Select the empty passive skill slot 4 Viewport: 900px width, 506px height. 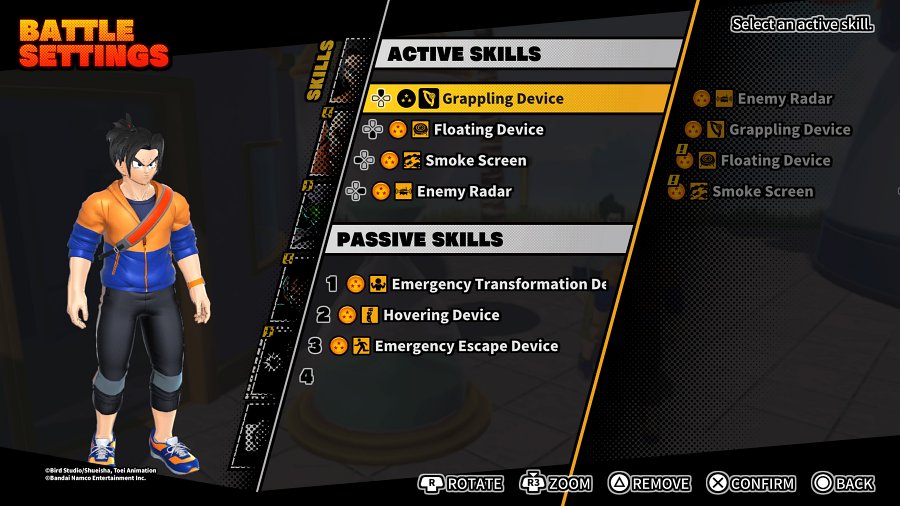pyautogui.click(x=308, y=377)
